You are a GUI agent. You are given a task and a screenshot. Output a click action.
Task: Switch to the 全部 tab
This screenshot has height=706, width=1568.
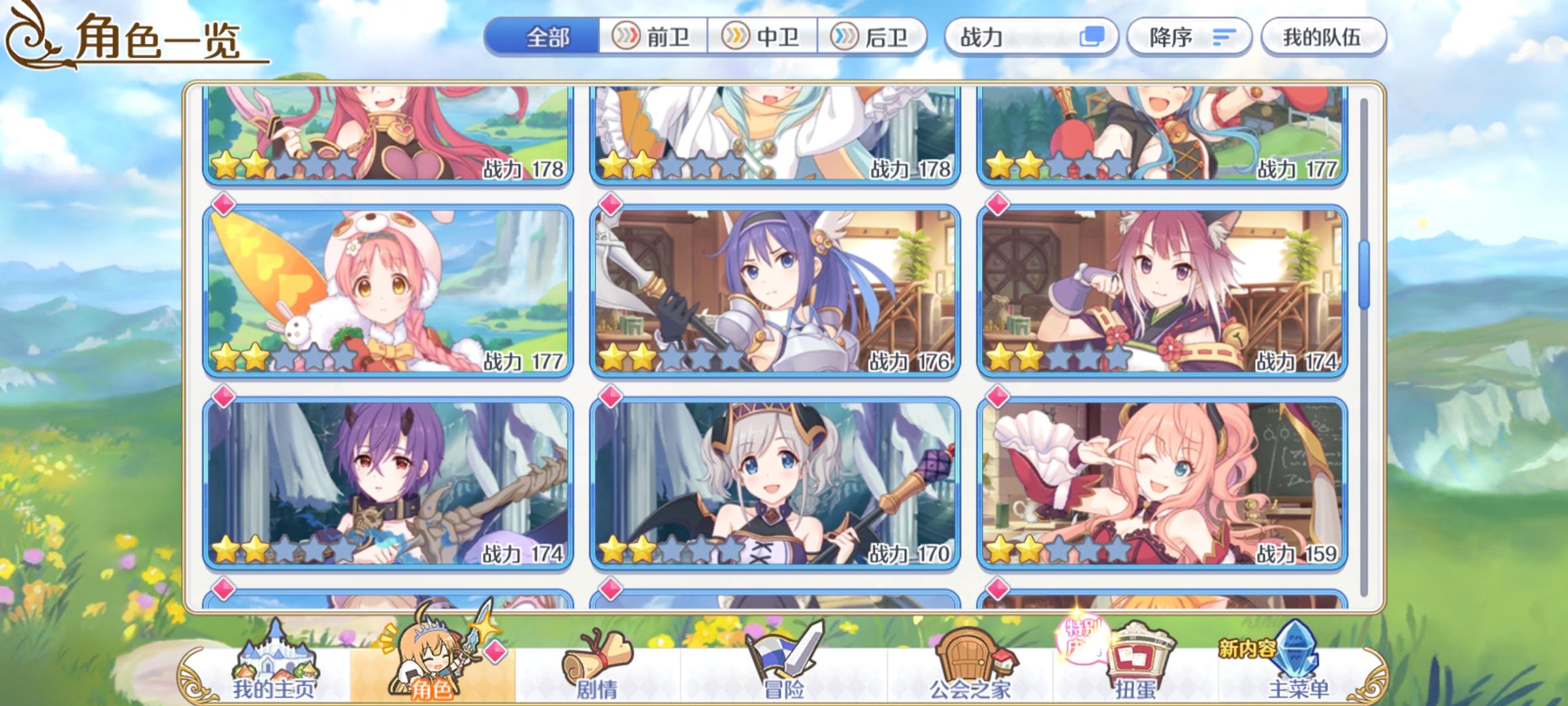coord(546,37)
